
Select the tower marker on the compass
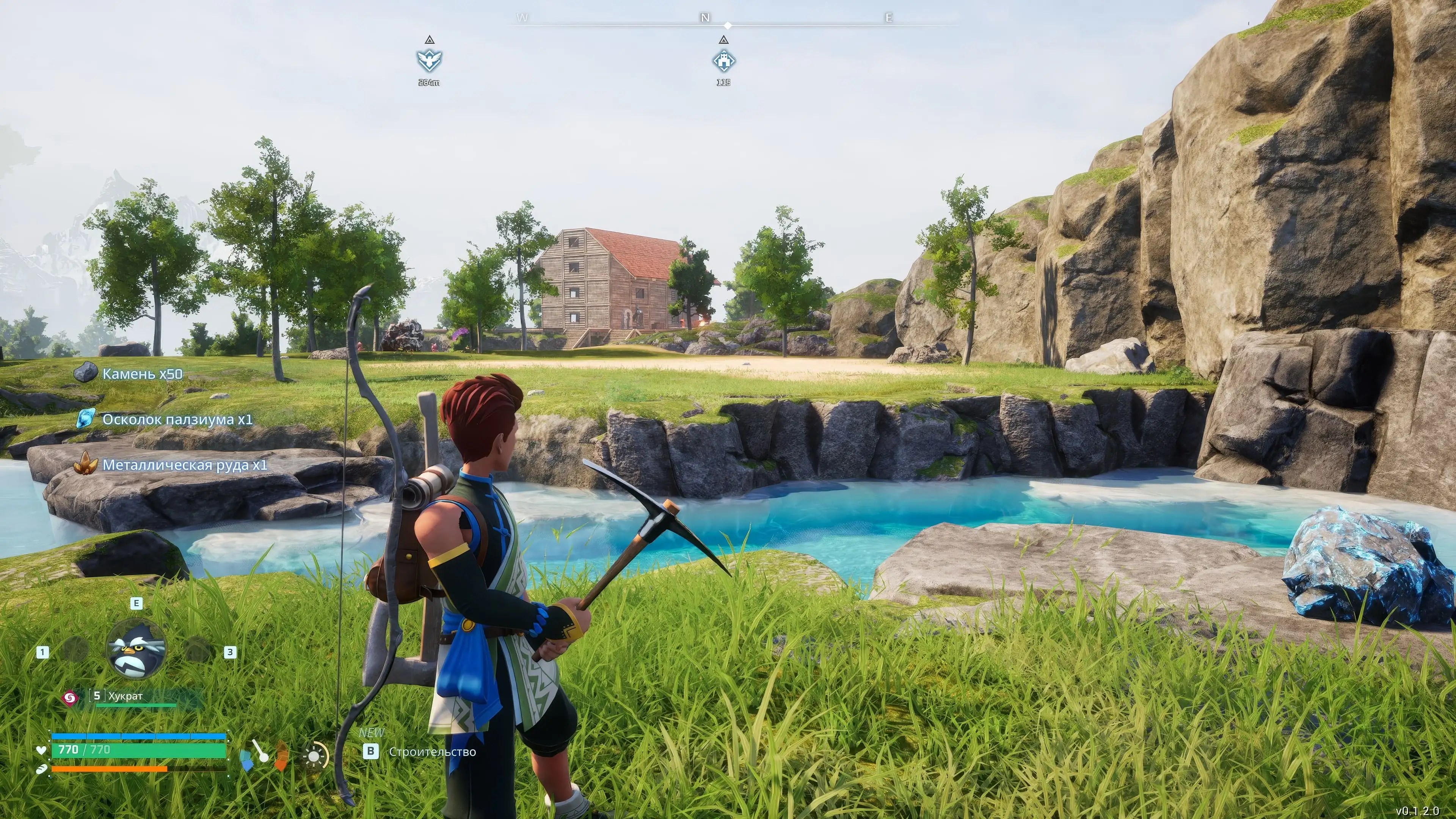coord(723,60)
